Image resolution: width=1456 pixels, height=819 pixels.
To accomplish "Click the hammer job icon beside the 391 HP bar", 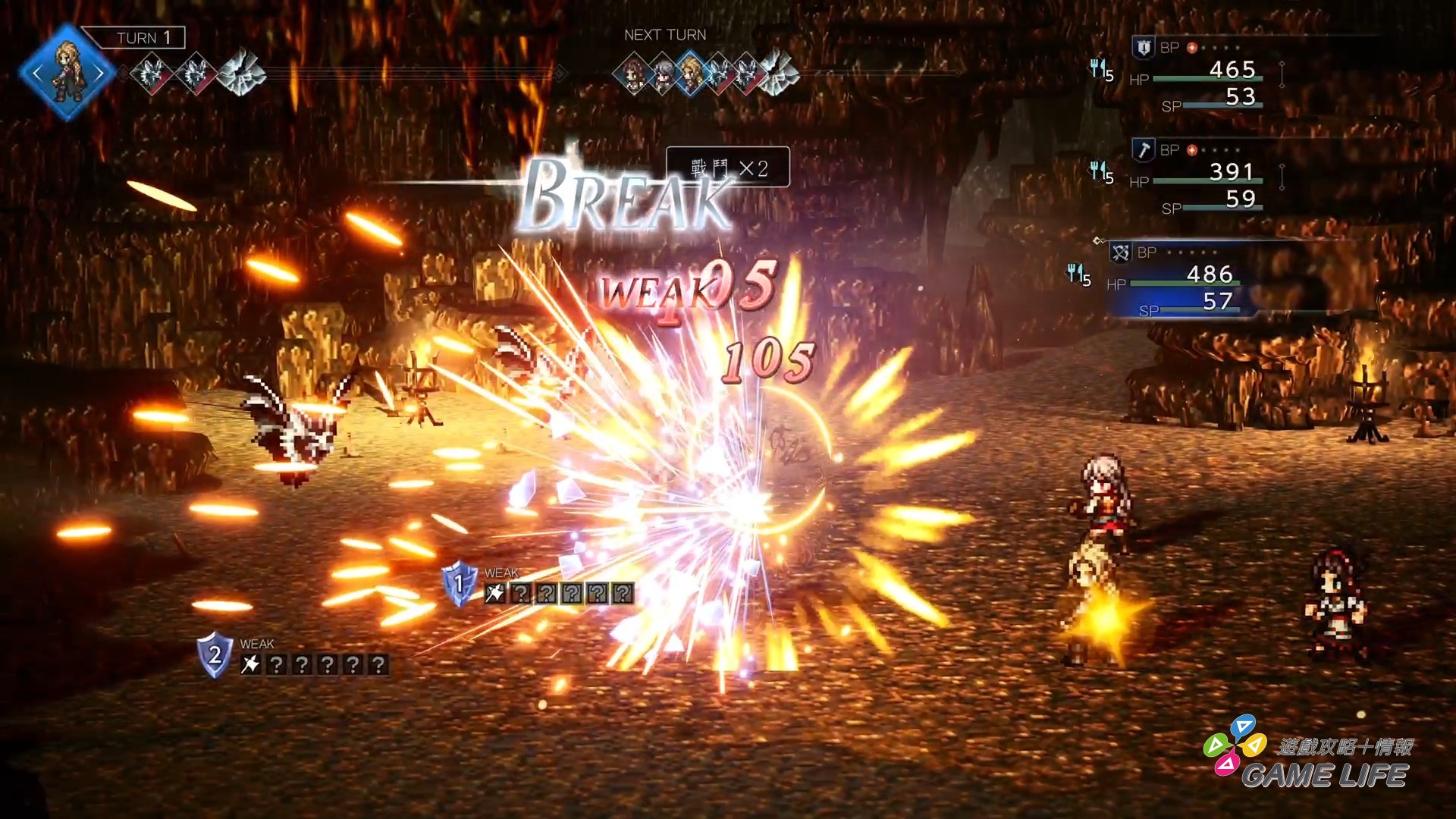I will 1143,151.
